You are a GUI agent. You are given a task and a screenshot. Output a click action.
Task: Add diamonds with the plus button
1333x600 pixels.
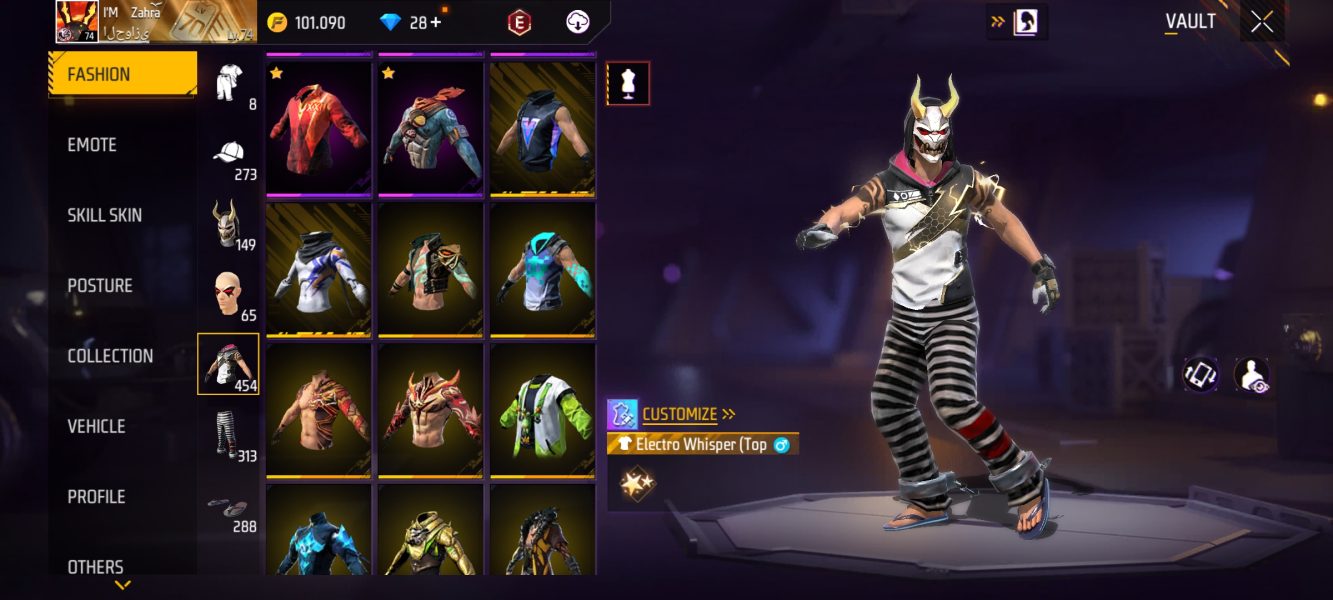pyautogui.click(x=436, y=22)
